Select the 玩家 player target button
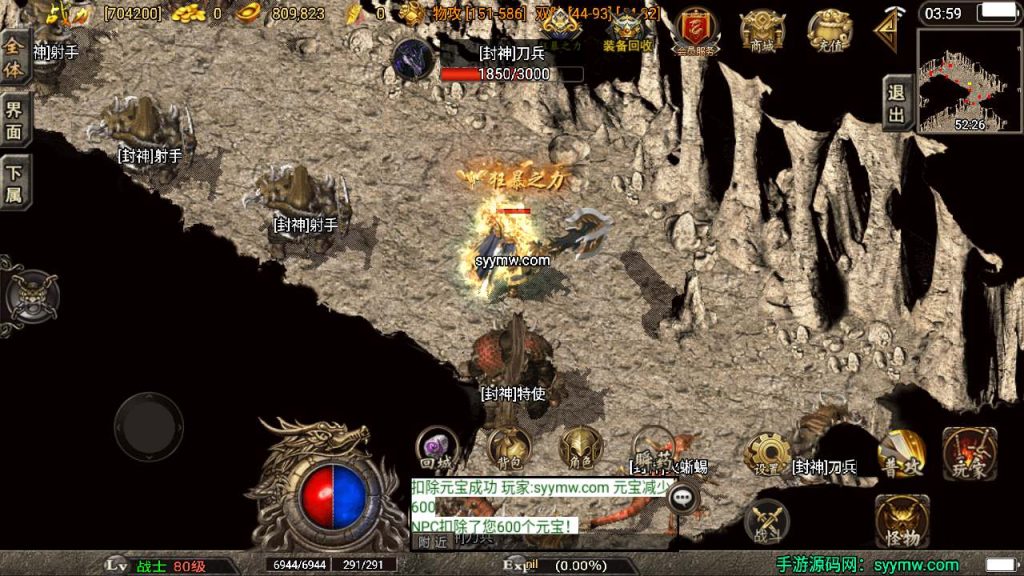Screen dimensions: 1024x576 [968, 454]
